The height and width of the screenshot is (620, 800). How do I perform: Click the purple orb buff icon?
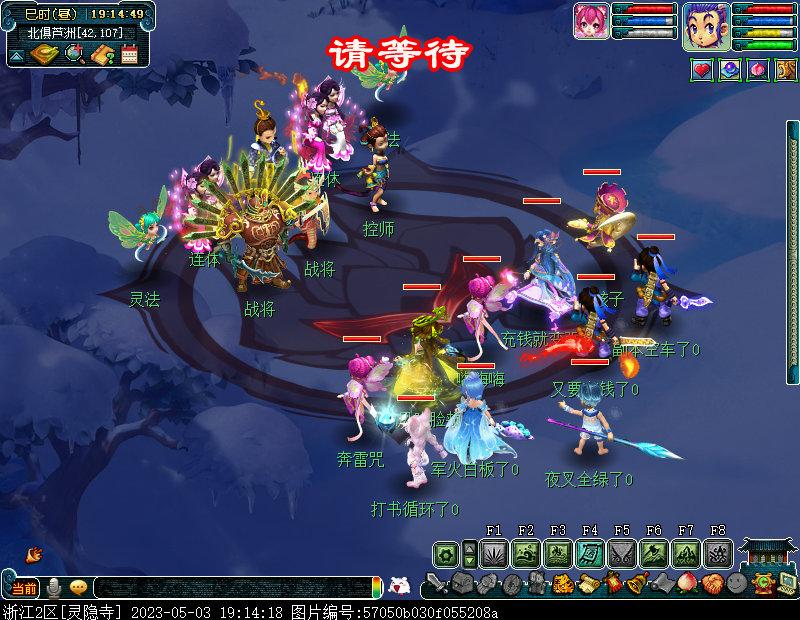click(x=730, y=71)
